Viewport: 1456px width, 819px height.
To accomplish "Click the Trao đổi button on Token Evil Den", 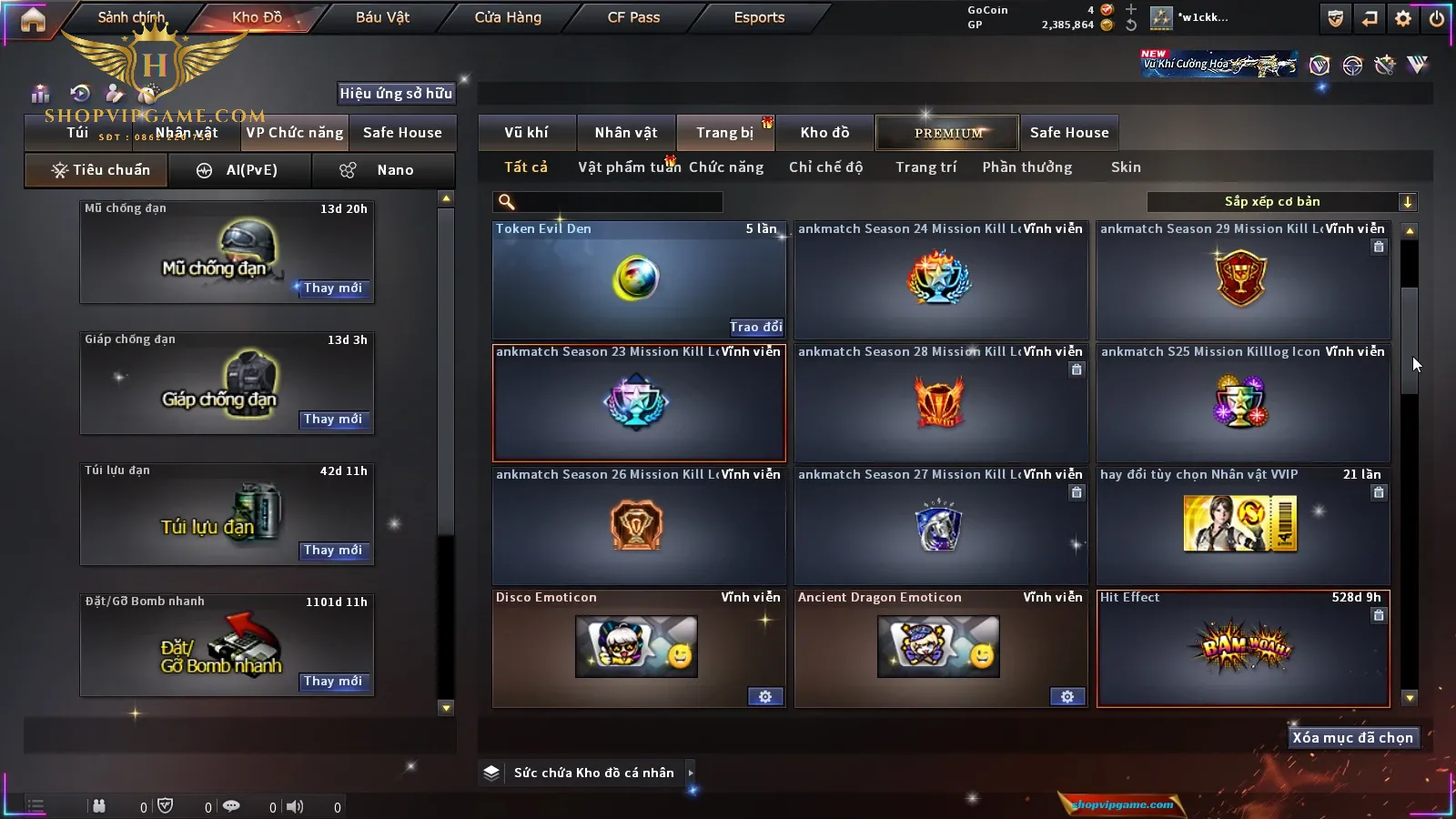I will tap(755, 327).
